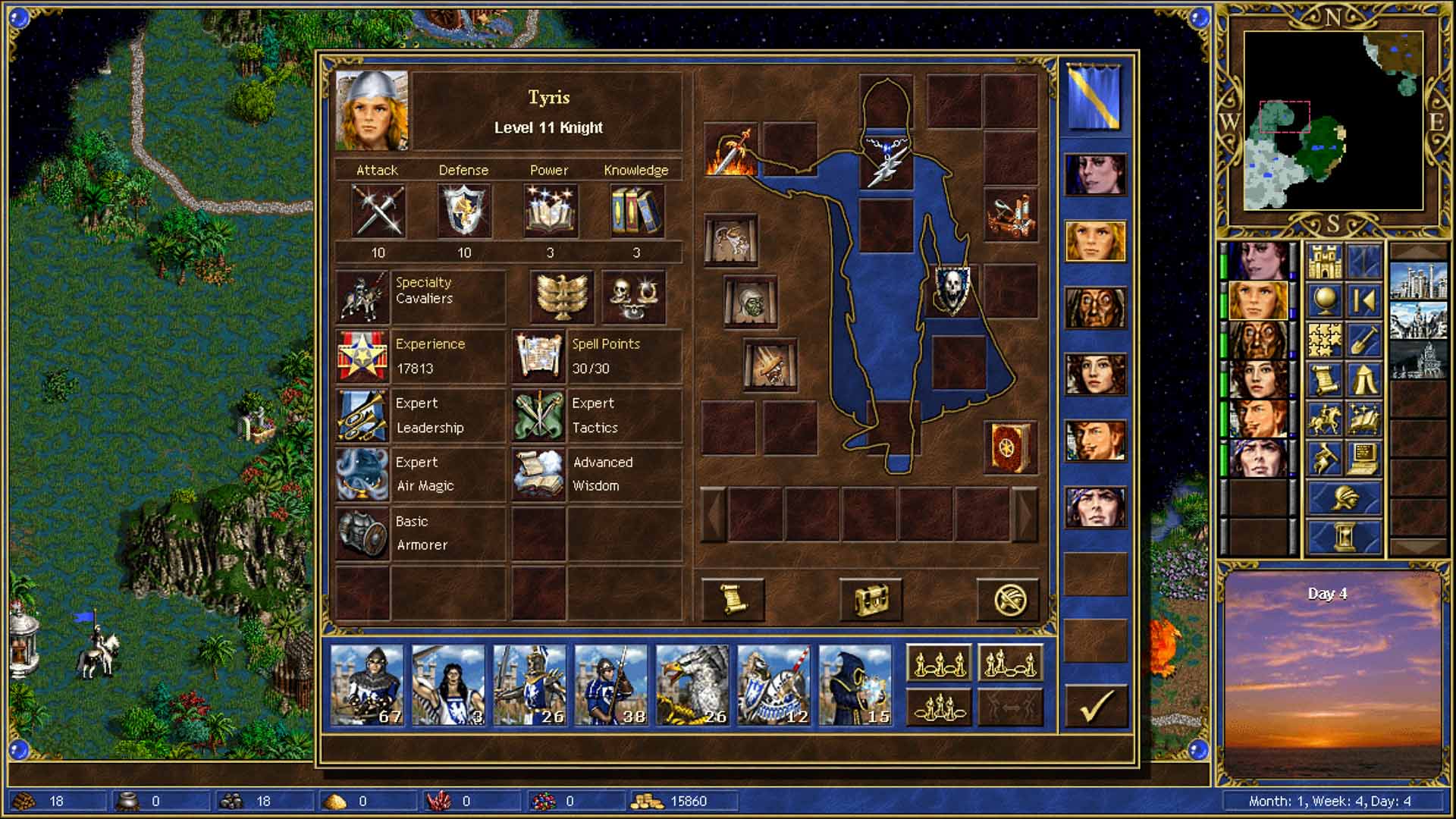Viewport: 1456px width, 819px height.
Task: Confirm and close the hero screen
Action: (1096, 706)
